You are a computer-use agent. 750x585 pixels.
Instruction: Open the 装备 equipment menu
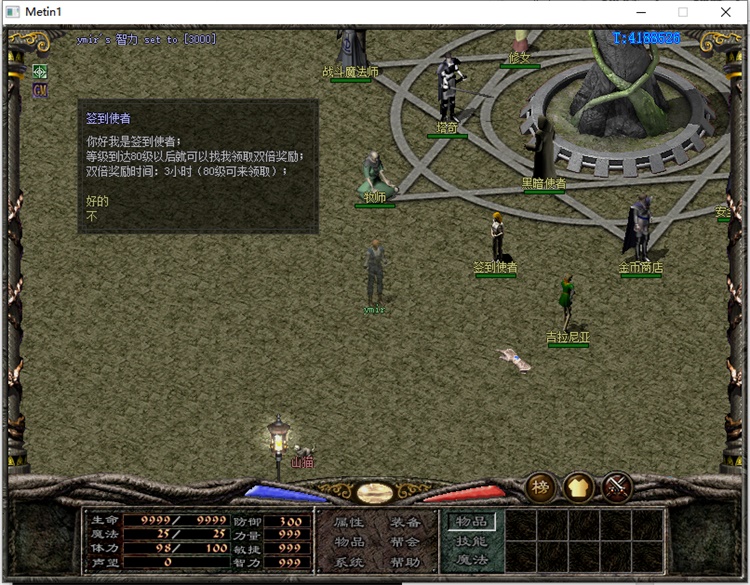(405, 522)
